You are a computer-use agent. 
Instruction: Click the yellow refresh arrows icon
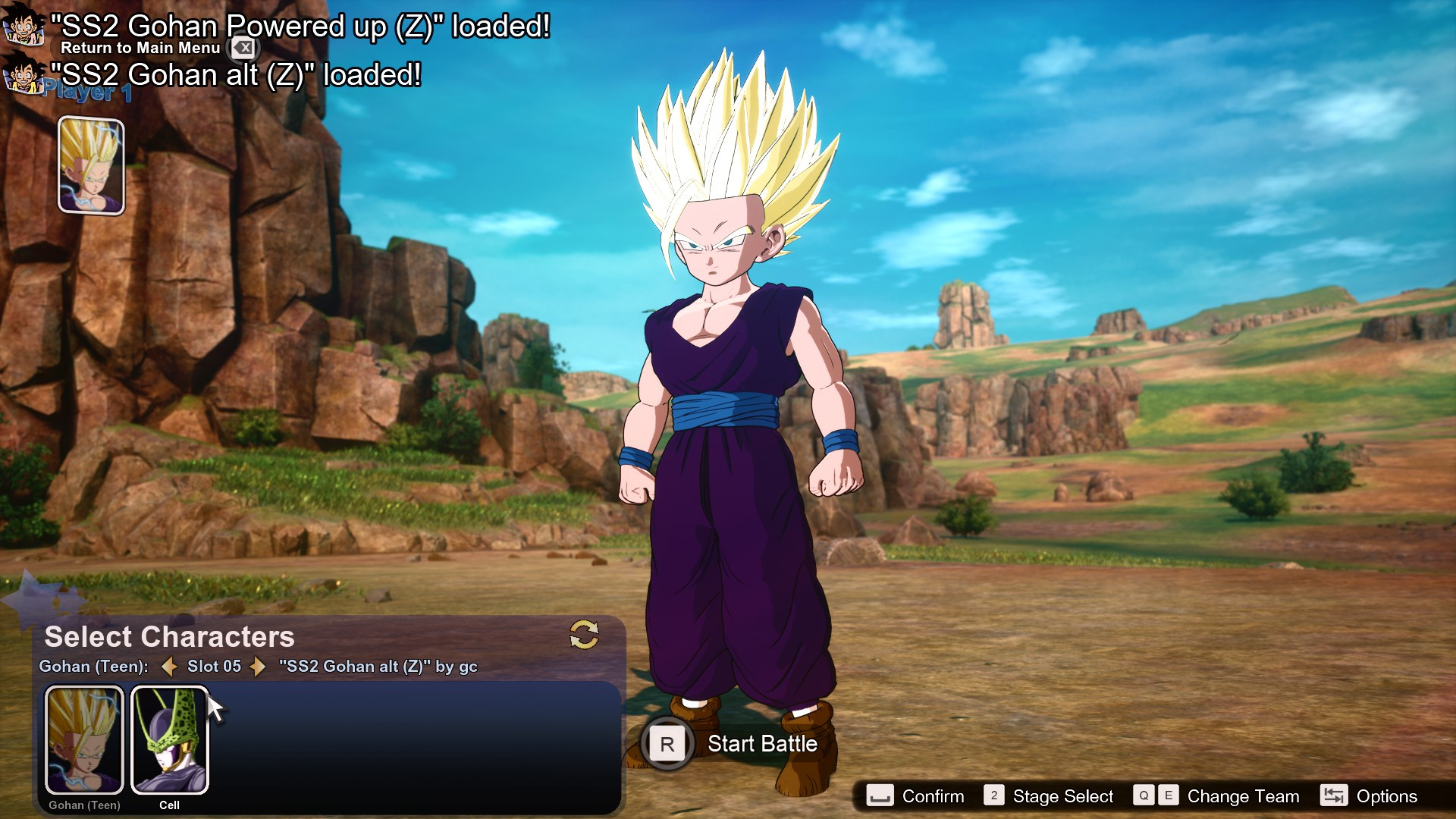tap(584, 635)
